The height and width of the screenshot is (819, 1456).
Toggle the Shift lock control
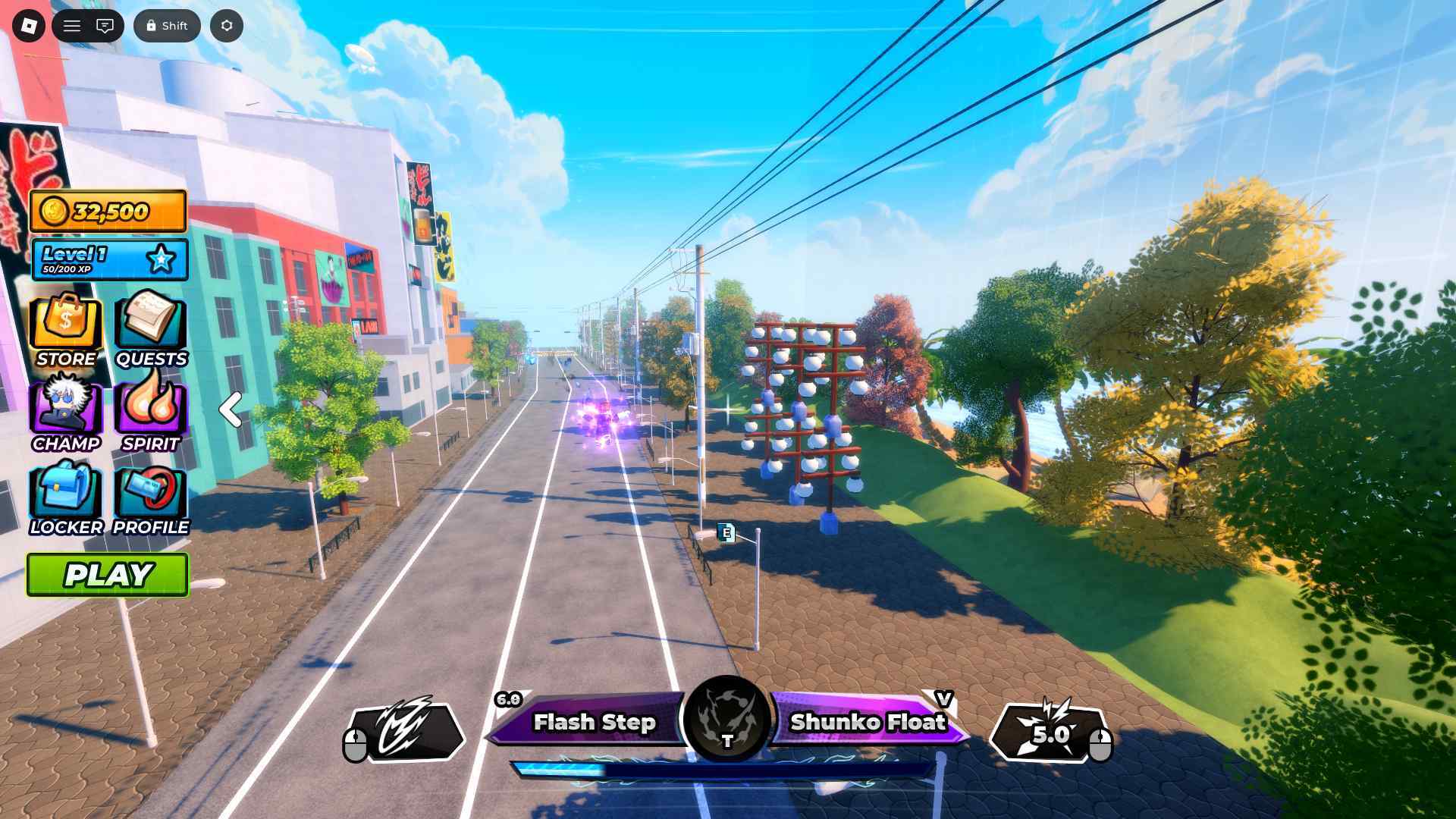(167, 25)
